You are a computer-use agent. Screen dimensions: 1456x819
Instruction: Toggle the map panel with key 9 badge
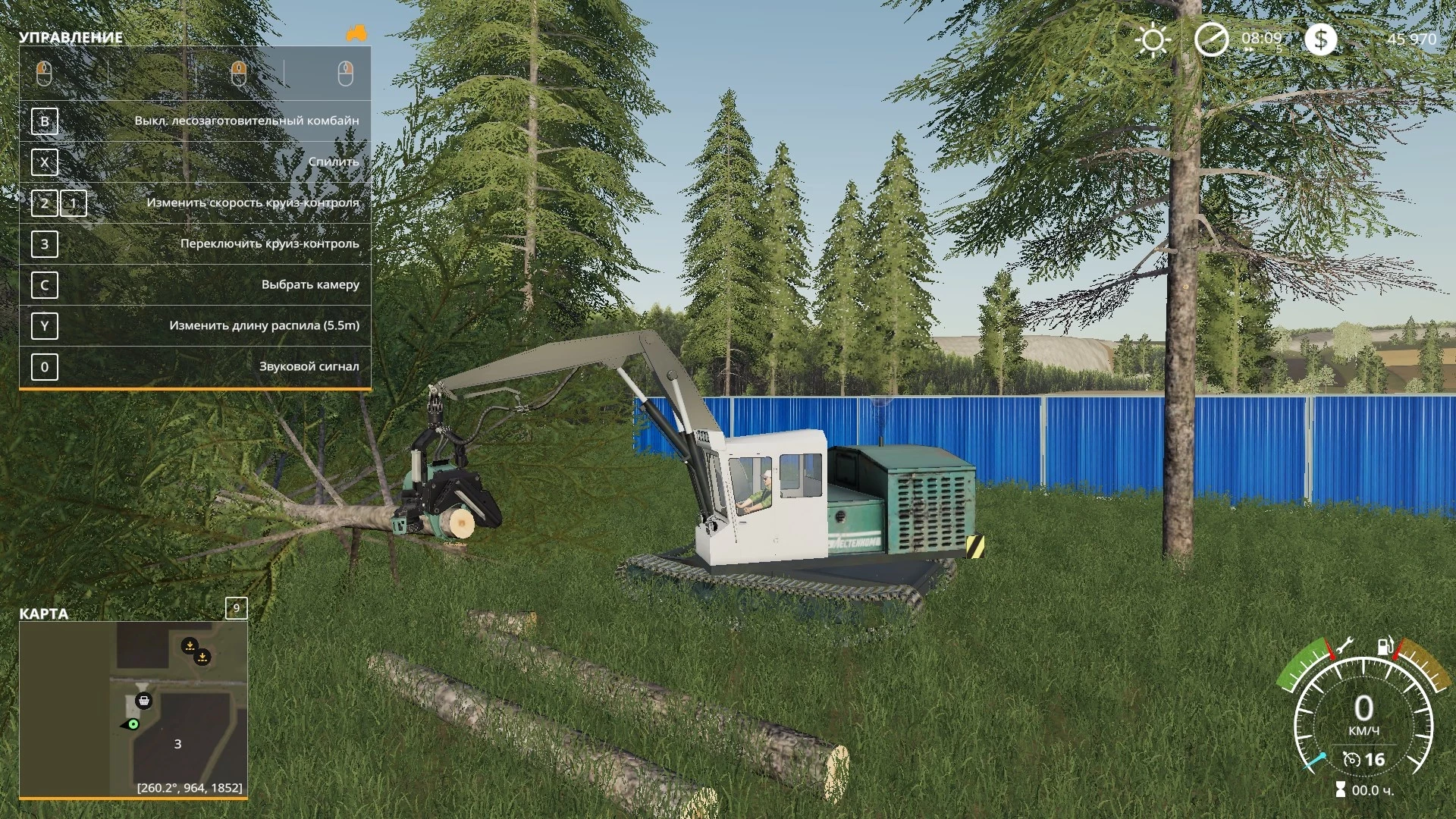pyautogui.click(x=237, y=609)
